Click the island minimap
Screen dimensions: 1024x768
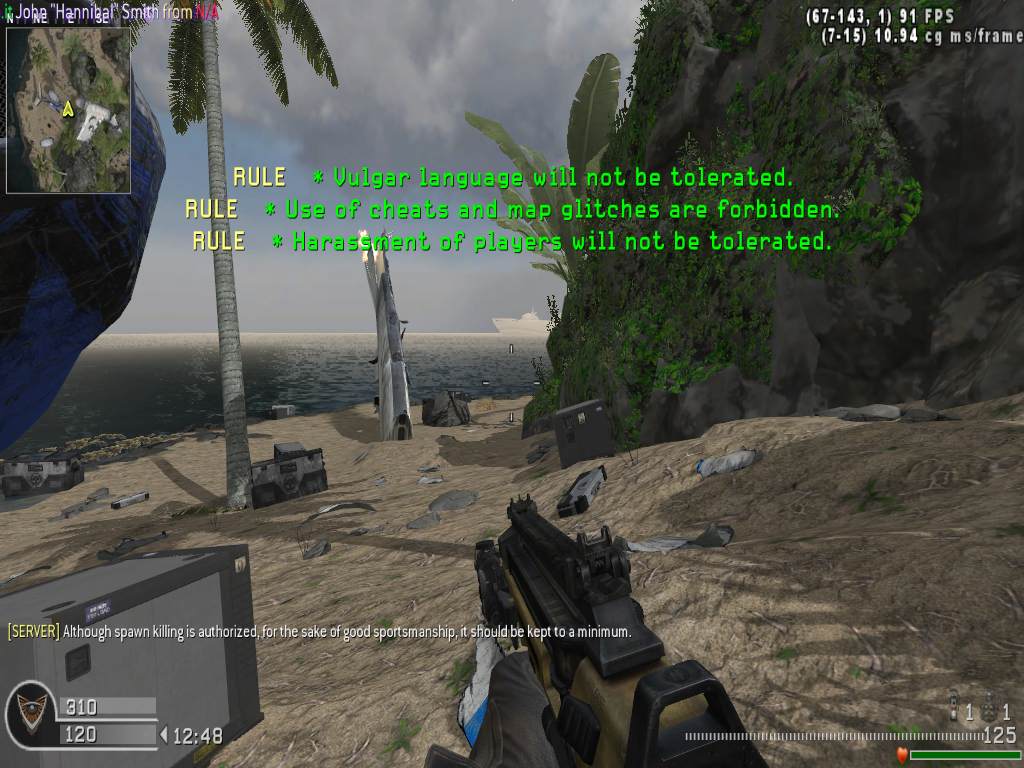point(68,110)
